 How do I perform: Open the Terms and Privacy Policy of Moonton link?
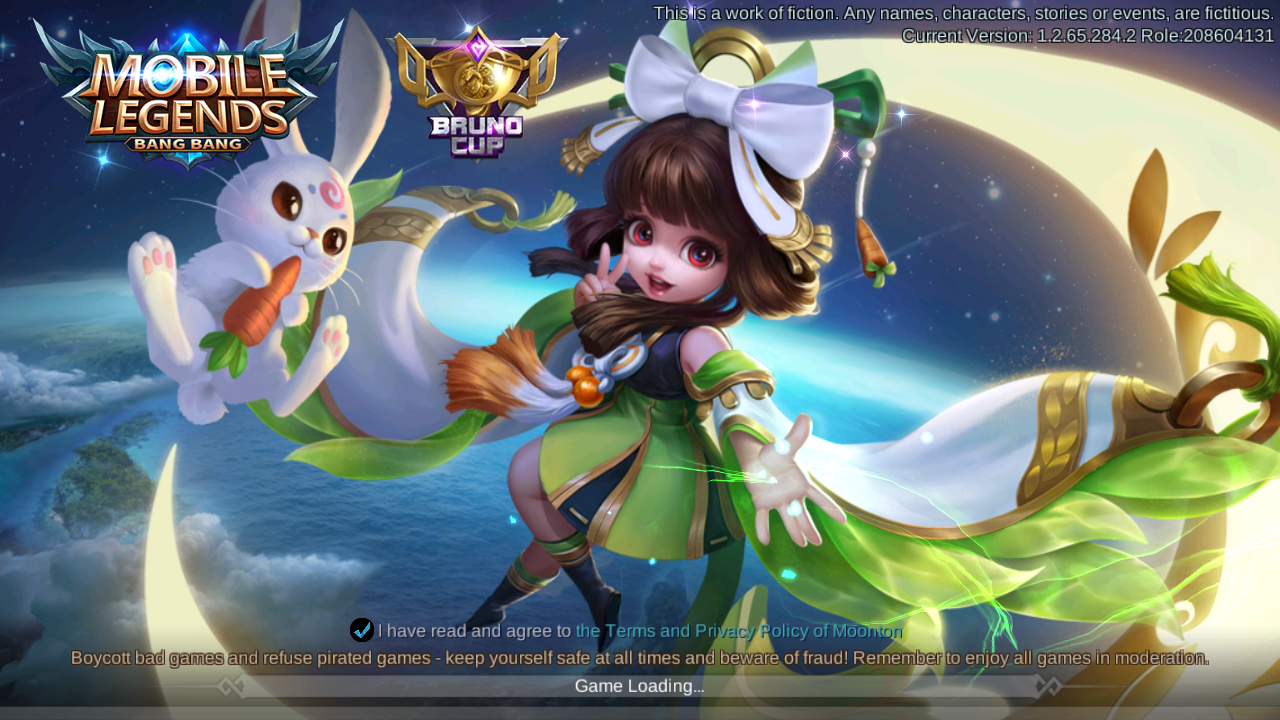point(738,631)
